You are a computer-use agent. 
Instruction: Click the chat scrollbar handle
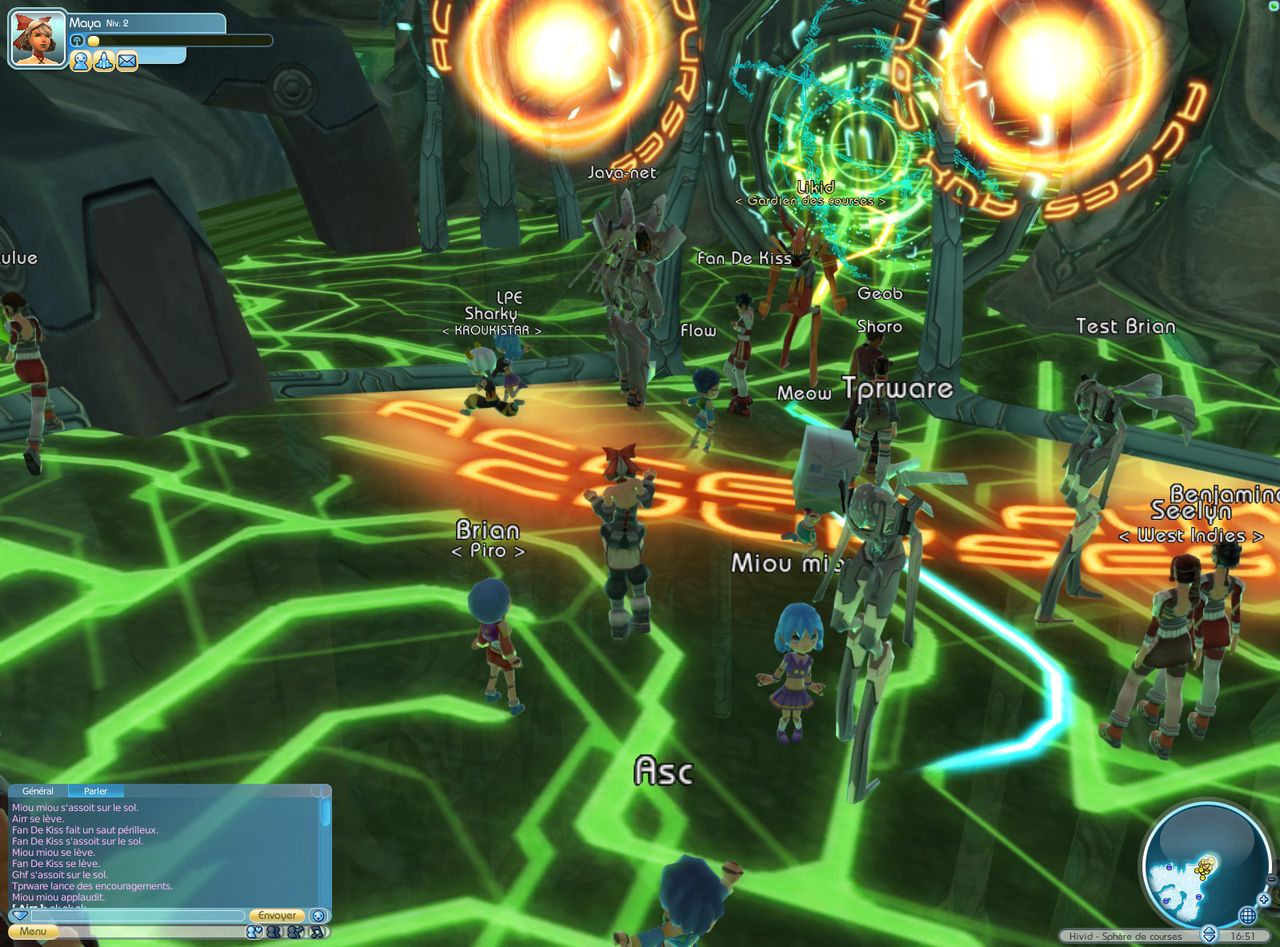tap(325, 812)
